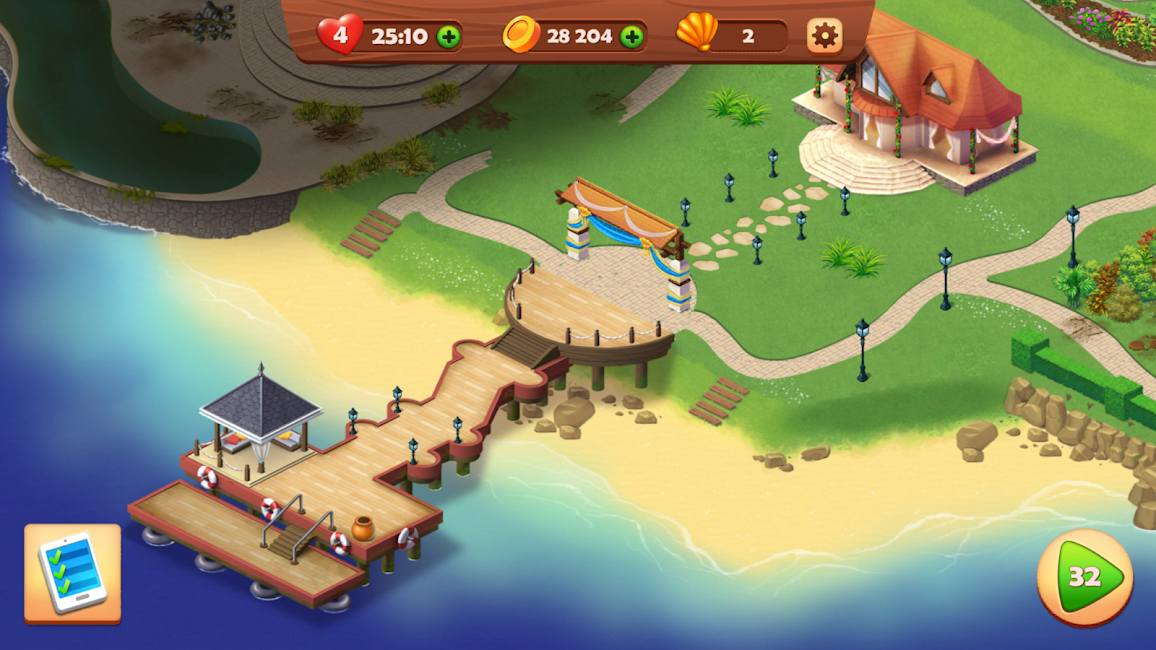Start level 32 with the play button
The image size is (1156, 650).
(x=1085, y=577)
